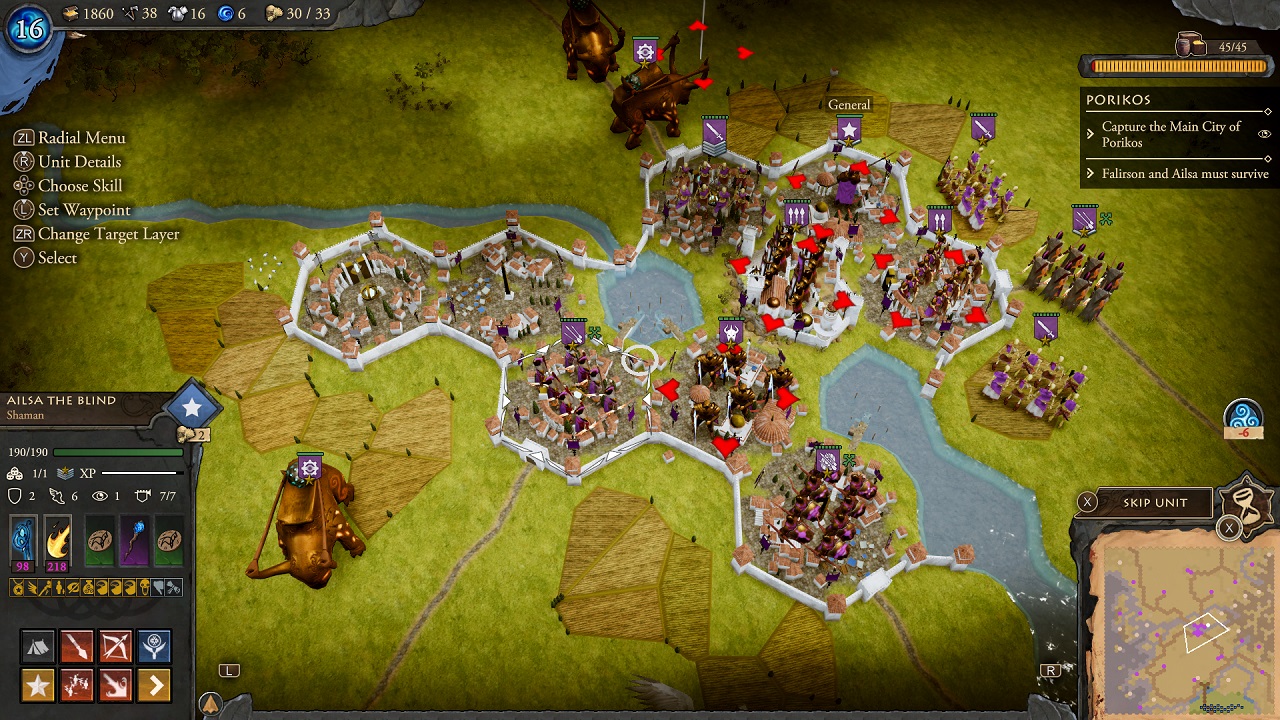Click the first gold buff icon on Ailsa
Screen dimensions: 1280x720
17,587
